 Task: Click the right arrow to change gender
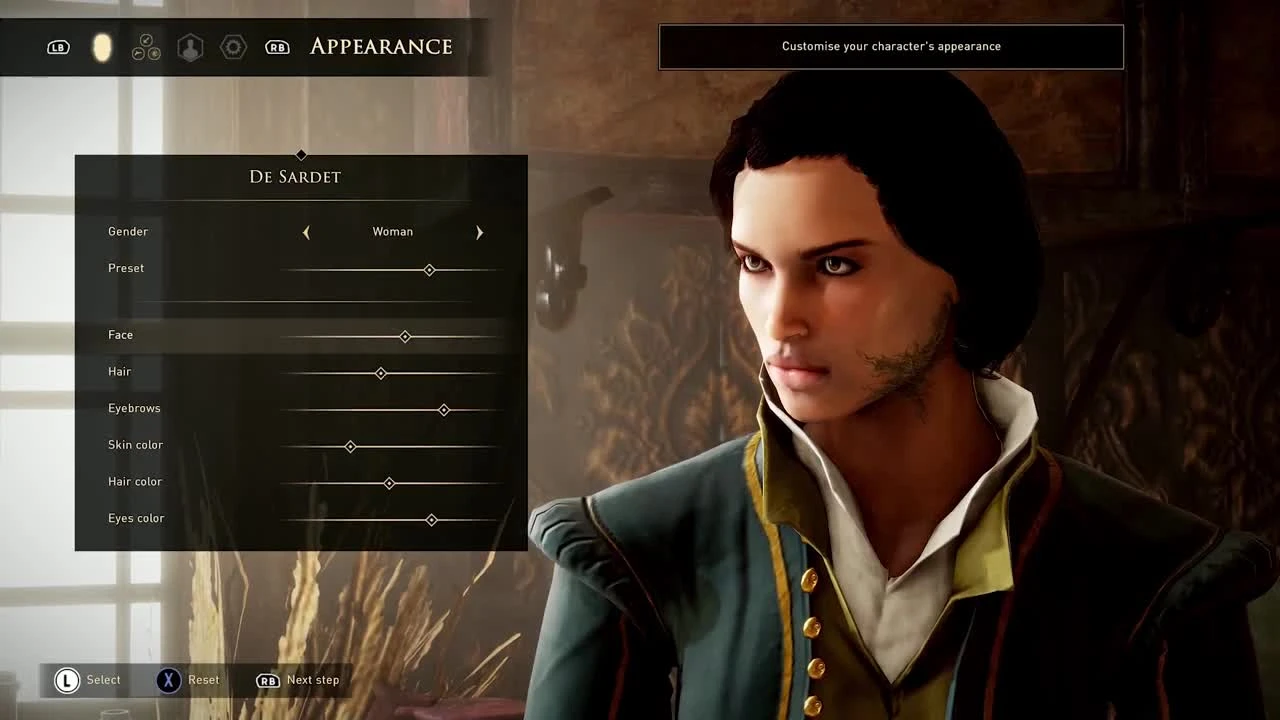click(x=479, y=232)
